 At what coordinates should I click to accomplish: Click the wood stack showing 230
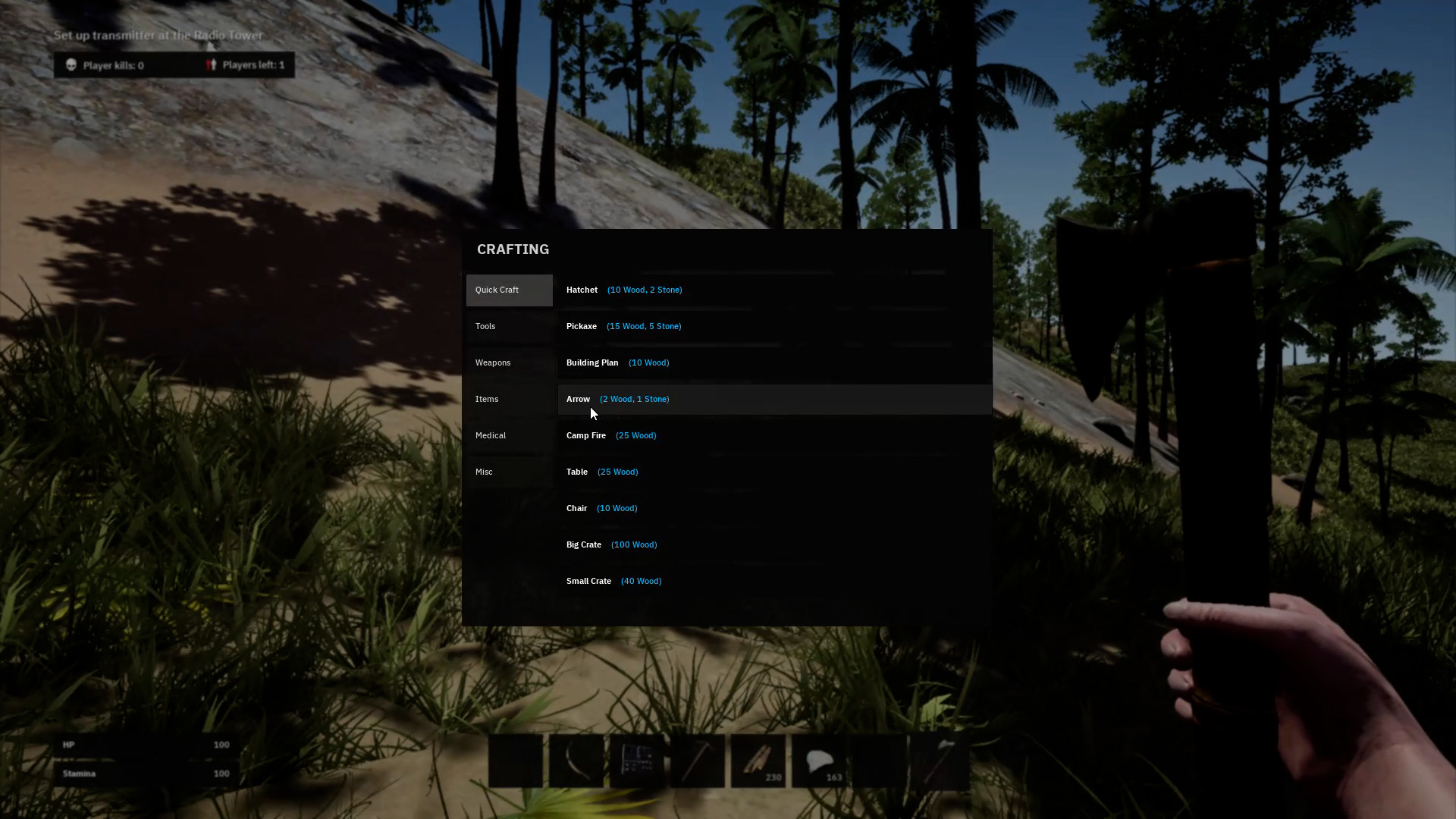[758, 761]
